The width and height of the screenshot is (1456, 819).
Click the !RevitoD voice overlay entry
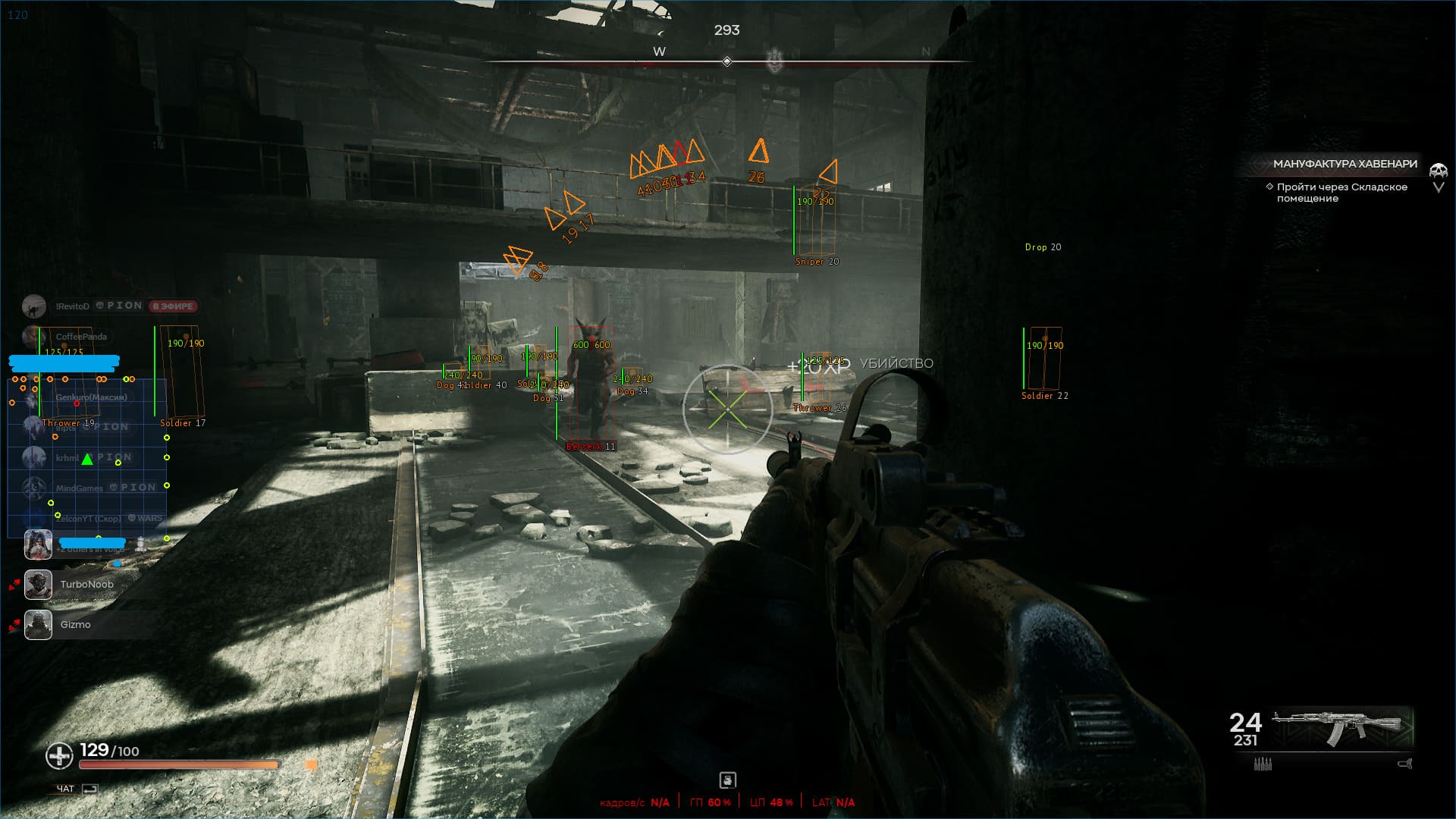pyautogui.click(x=72, y=306)
